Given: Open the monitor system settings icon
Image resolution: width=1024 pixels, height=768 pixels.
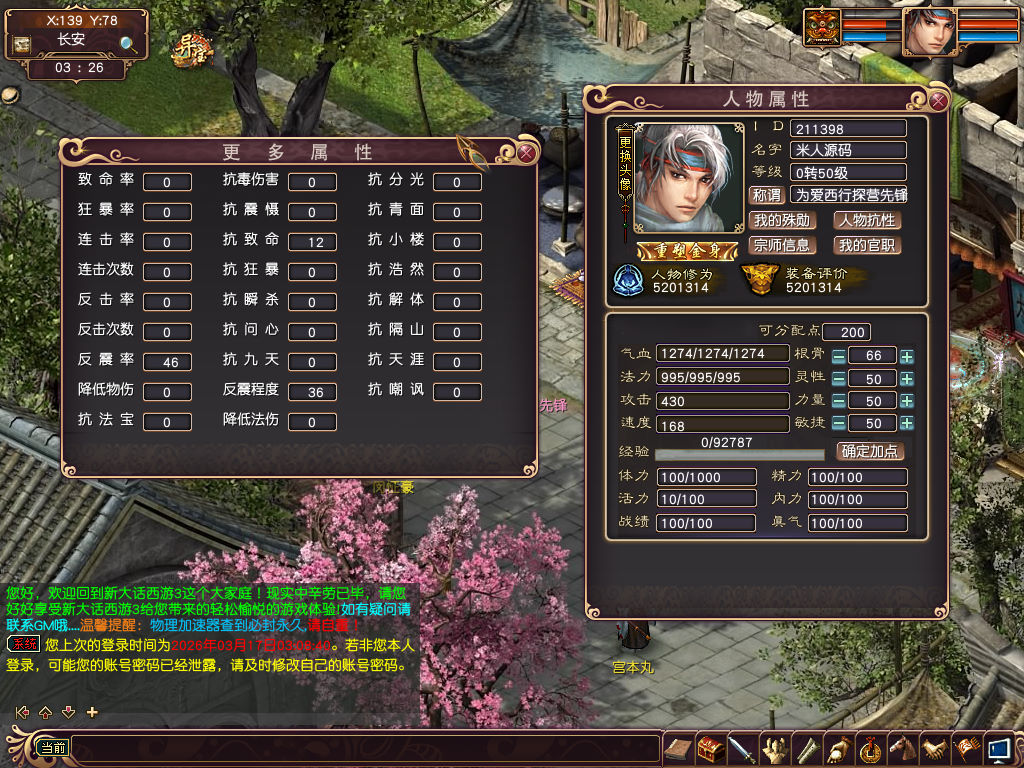Looking at the screenshot, I should point(998,749).
